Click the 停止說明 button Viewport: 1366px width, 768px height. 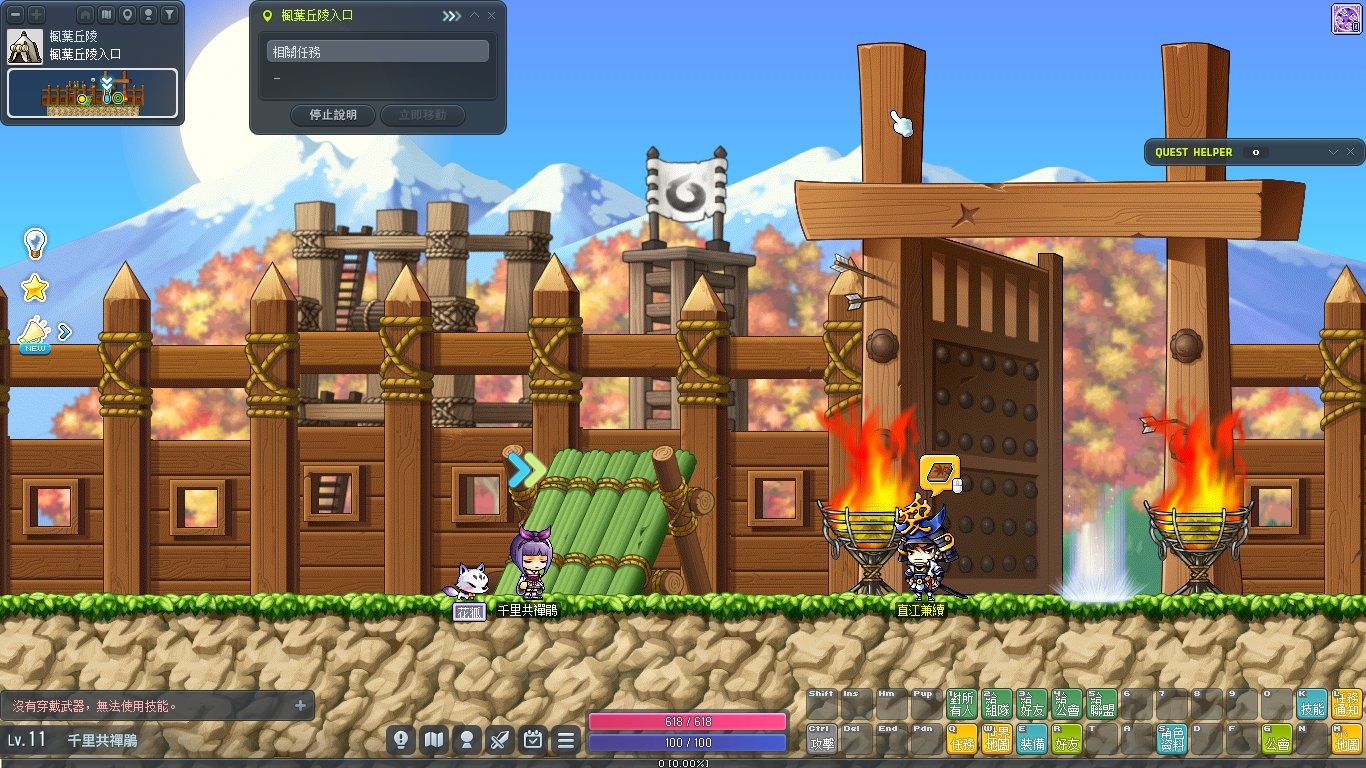click(x=333, y=115)
